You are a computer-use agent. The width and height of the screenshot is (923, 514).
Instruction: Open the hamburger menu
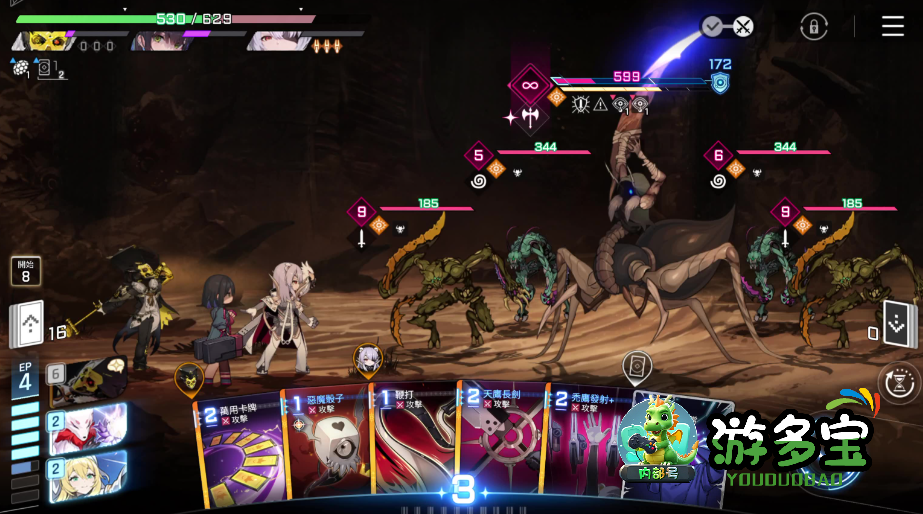[892, 27]
